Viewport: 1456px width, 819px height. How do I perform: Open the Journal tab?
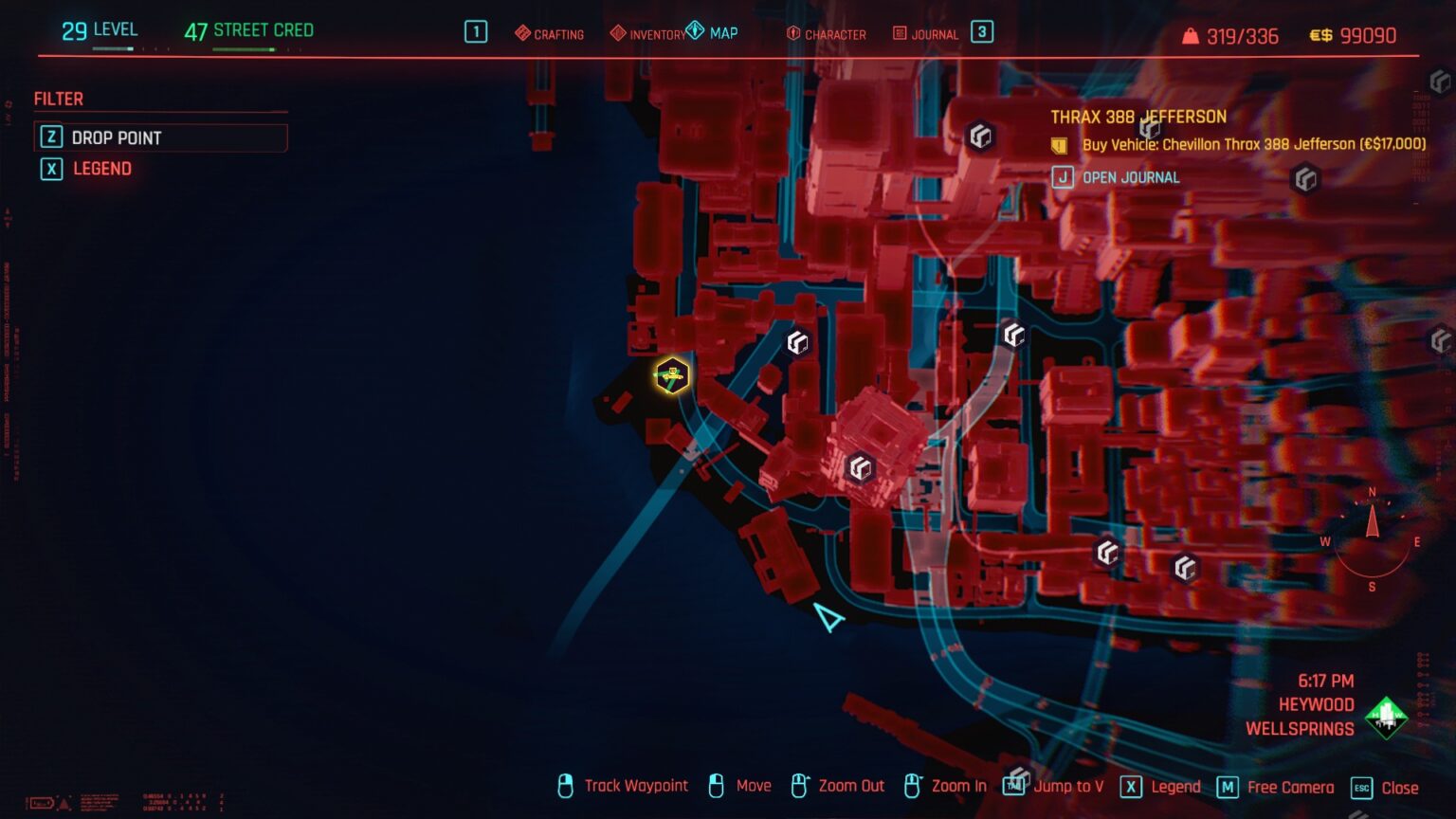926,34
